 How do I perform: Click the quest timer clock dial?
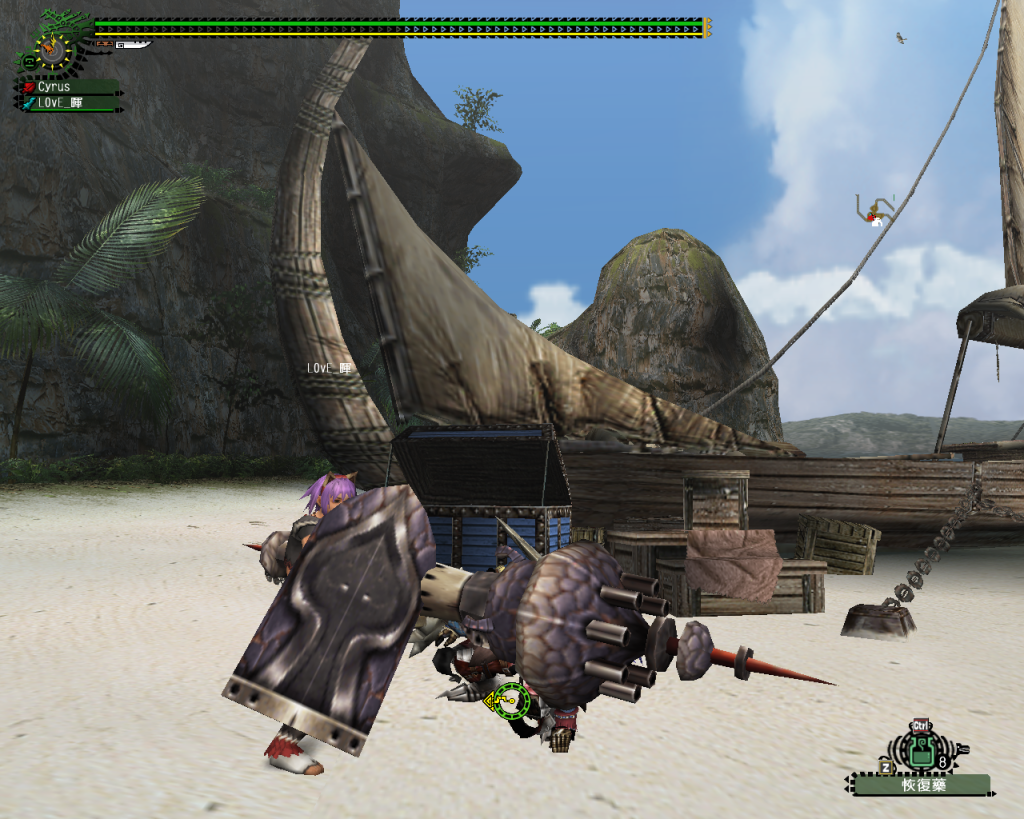coord(54,50)
